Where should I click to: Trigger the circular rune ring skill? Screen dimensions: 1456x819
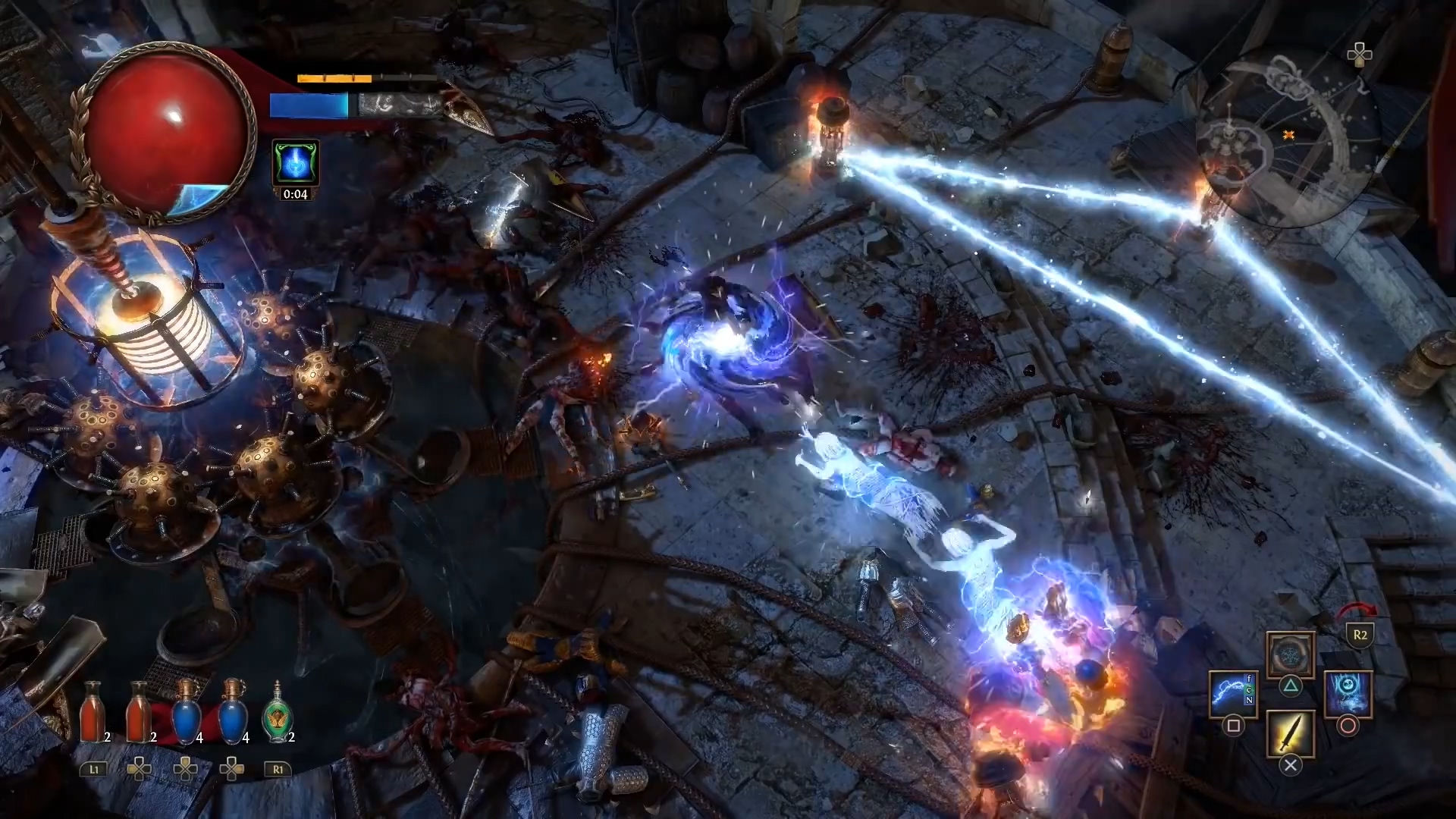1290,654
